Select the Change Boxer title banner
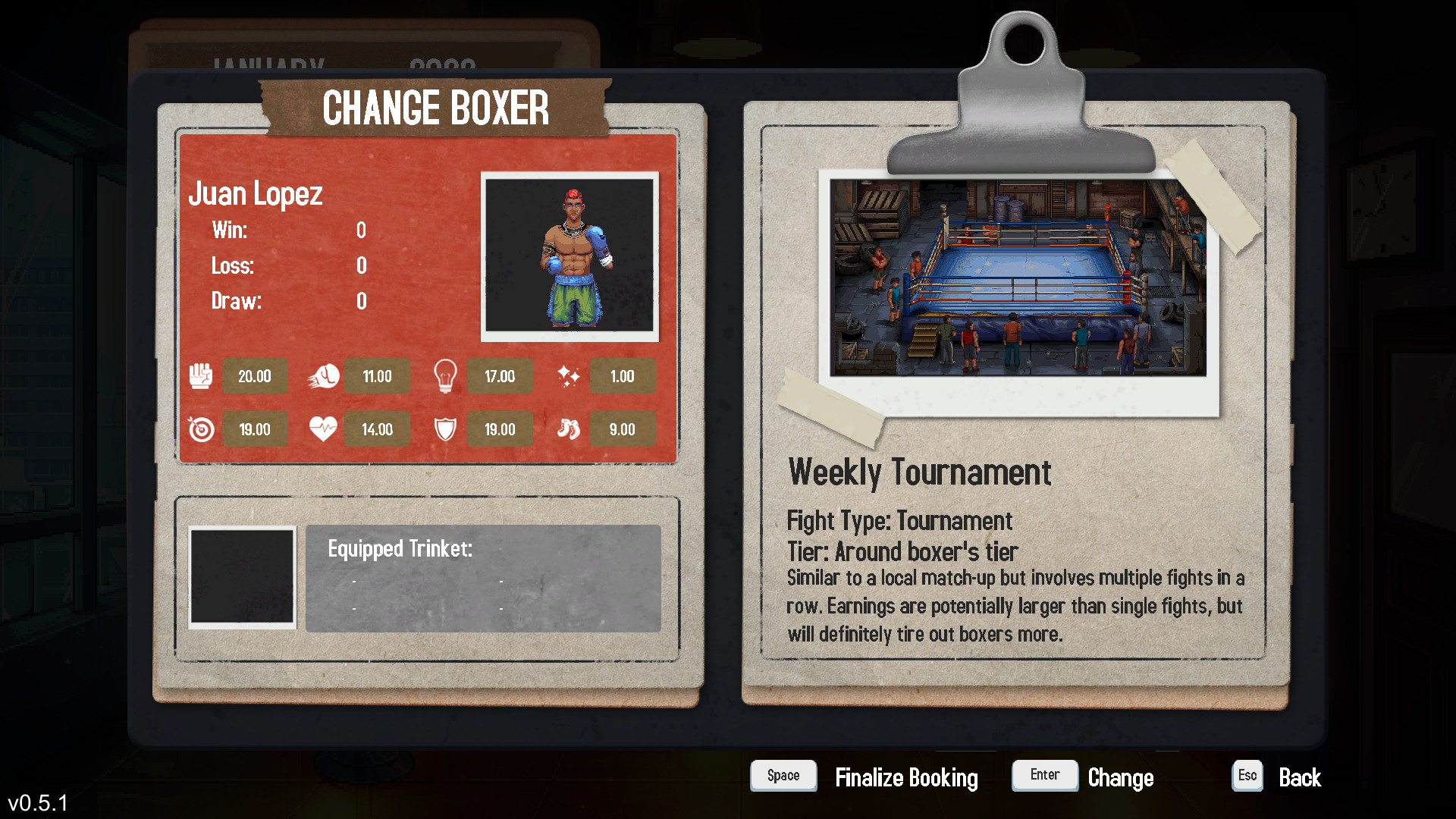 (x=437, y=108)
